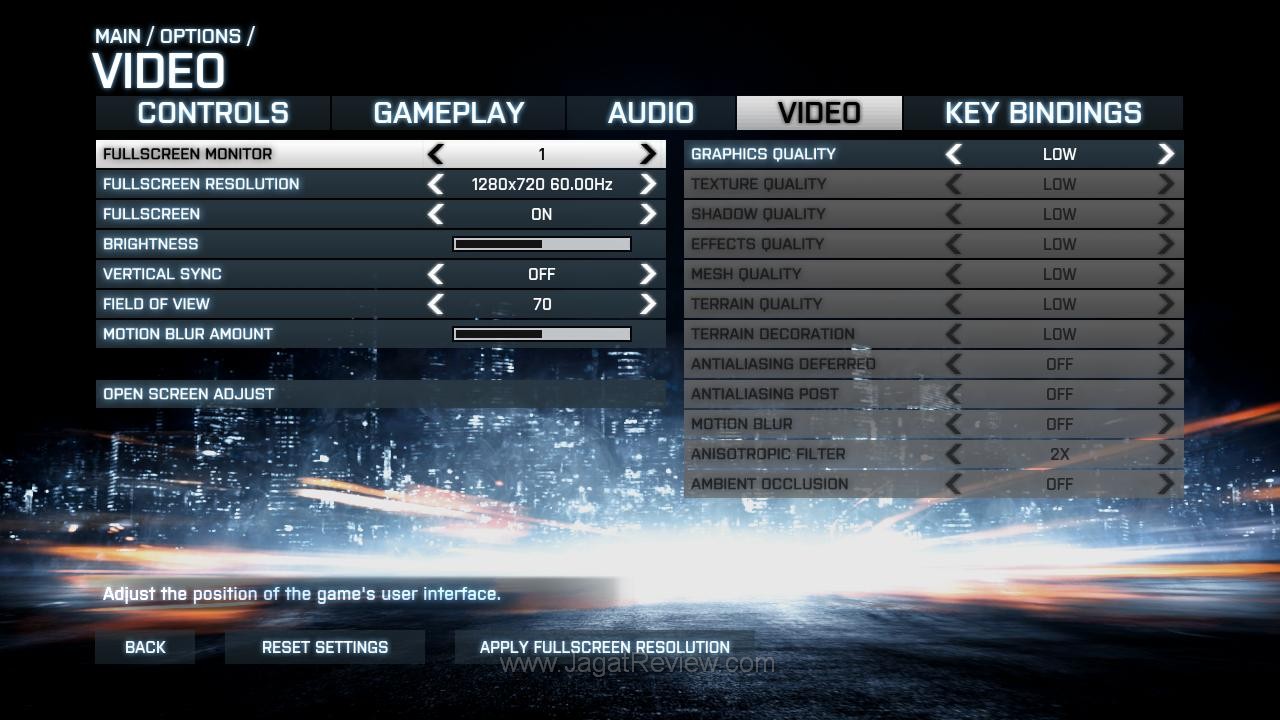Toggle Fullscreen using its right arrow
This screenshot has height=720, width=1280.
coord(648,214)
